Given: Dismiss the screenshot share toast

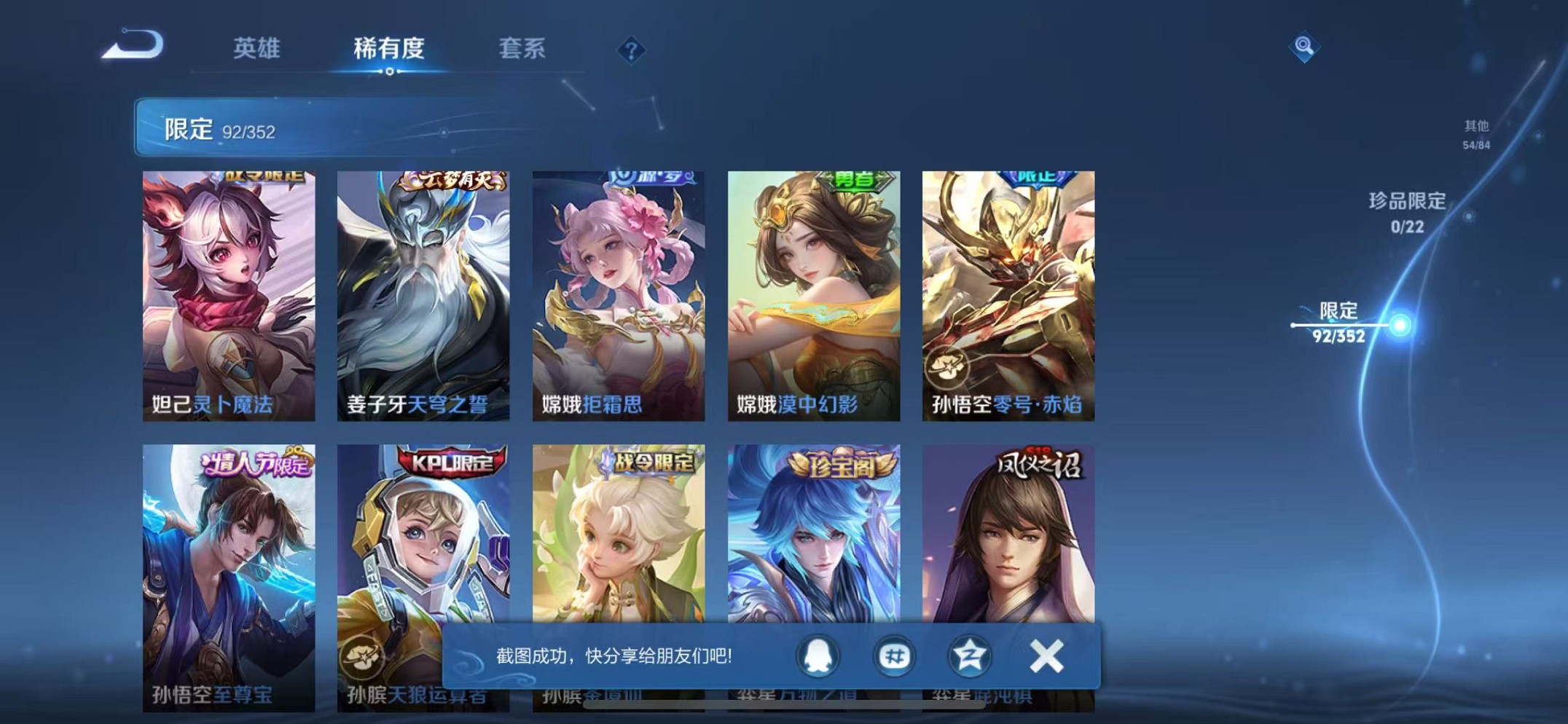Looking at the screenshot, I should click(1046, 656).
